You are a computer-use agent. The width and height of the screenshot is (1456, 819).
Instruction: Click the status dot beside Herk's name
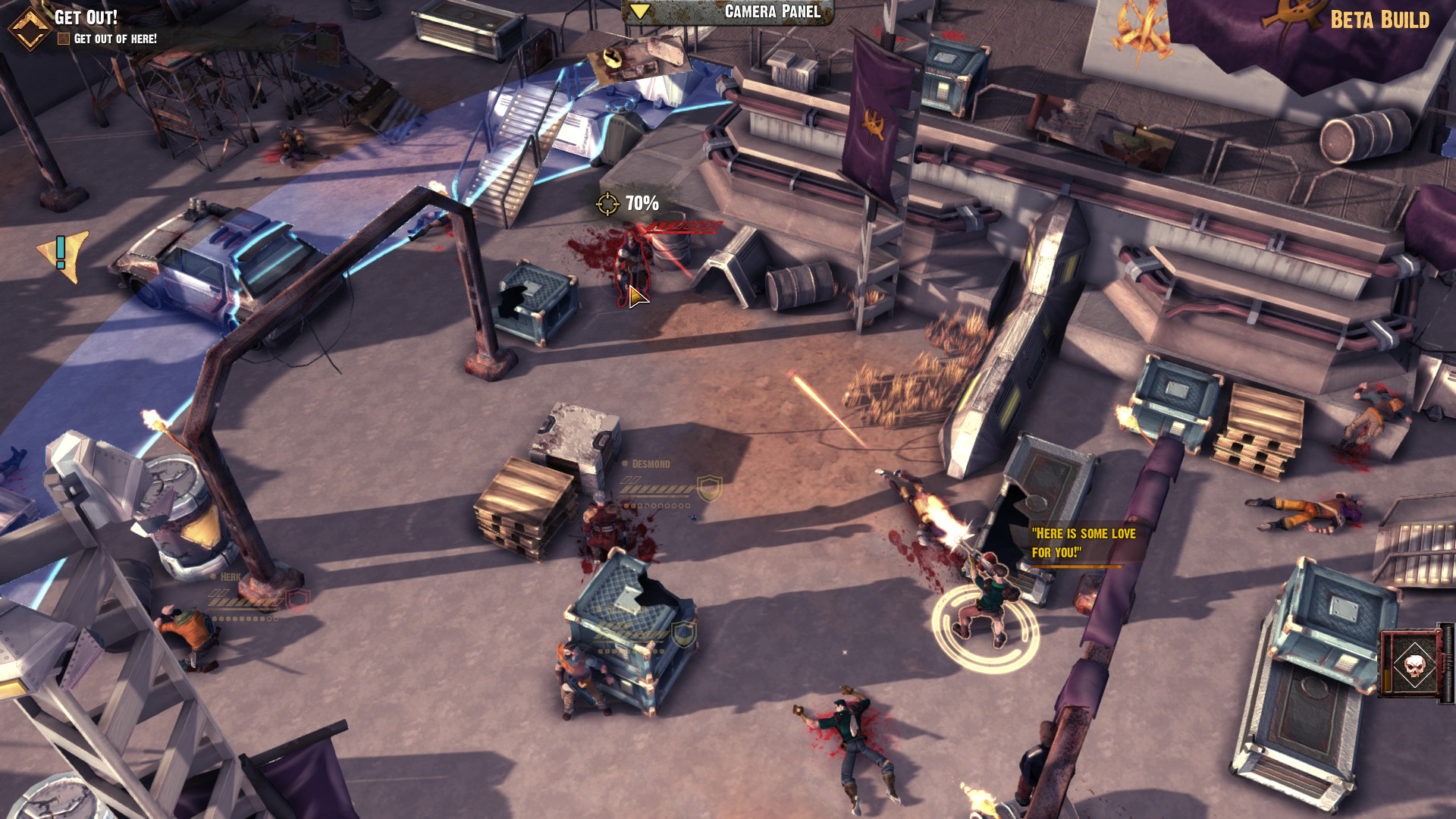212,578
